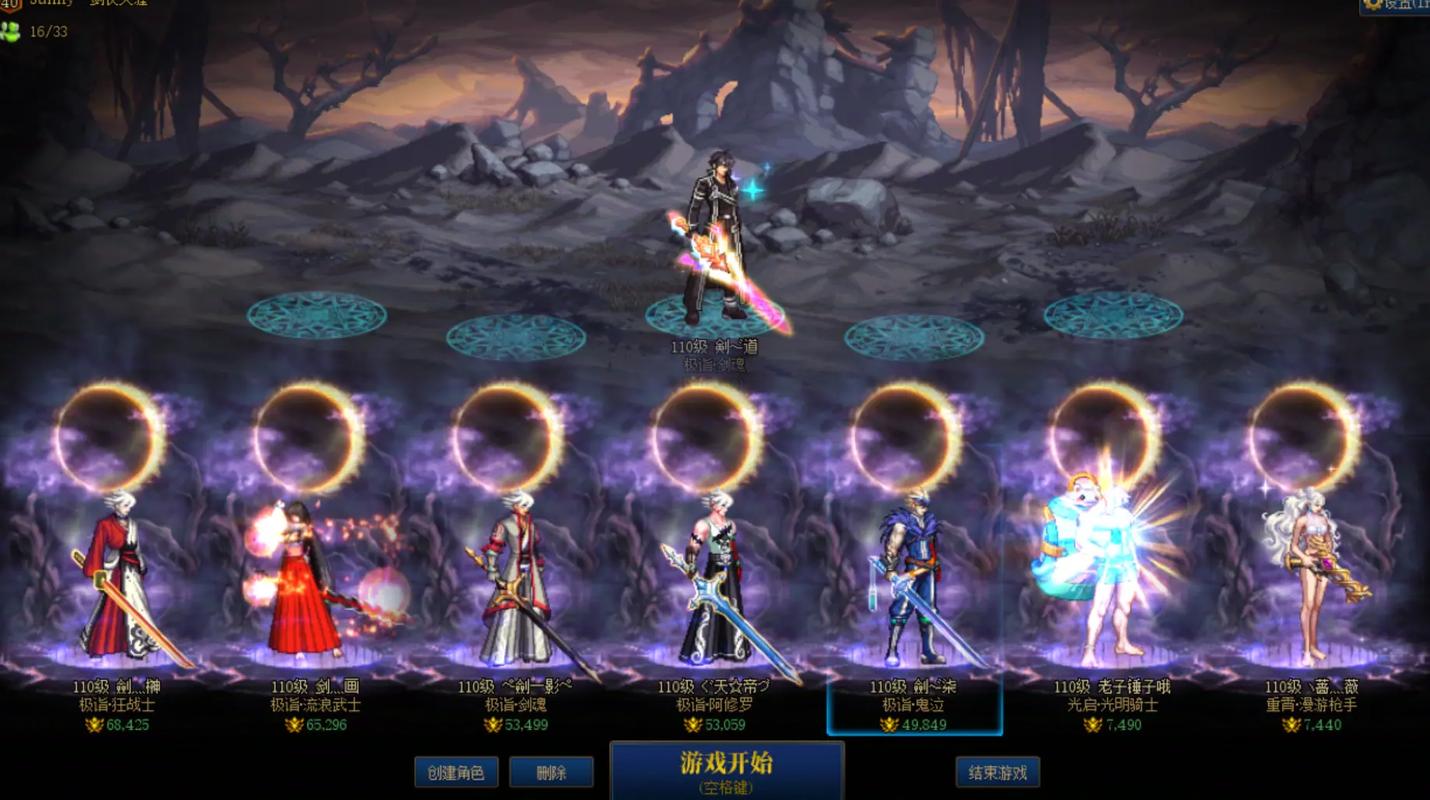1430x800 pixels.
Task: Choose the 删除 delete button
Action: [x=551, y=773]
